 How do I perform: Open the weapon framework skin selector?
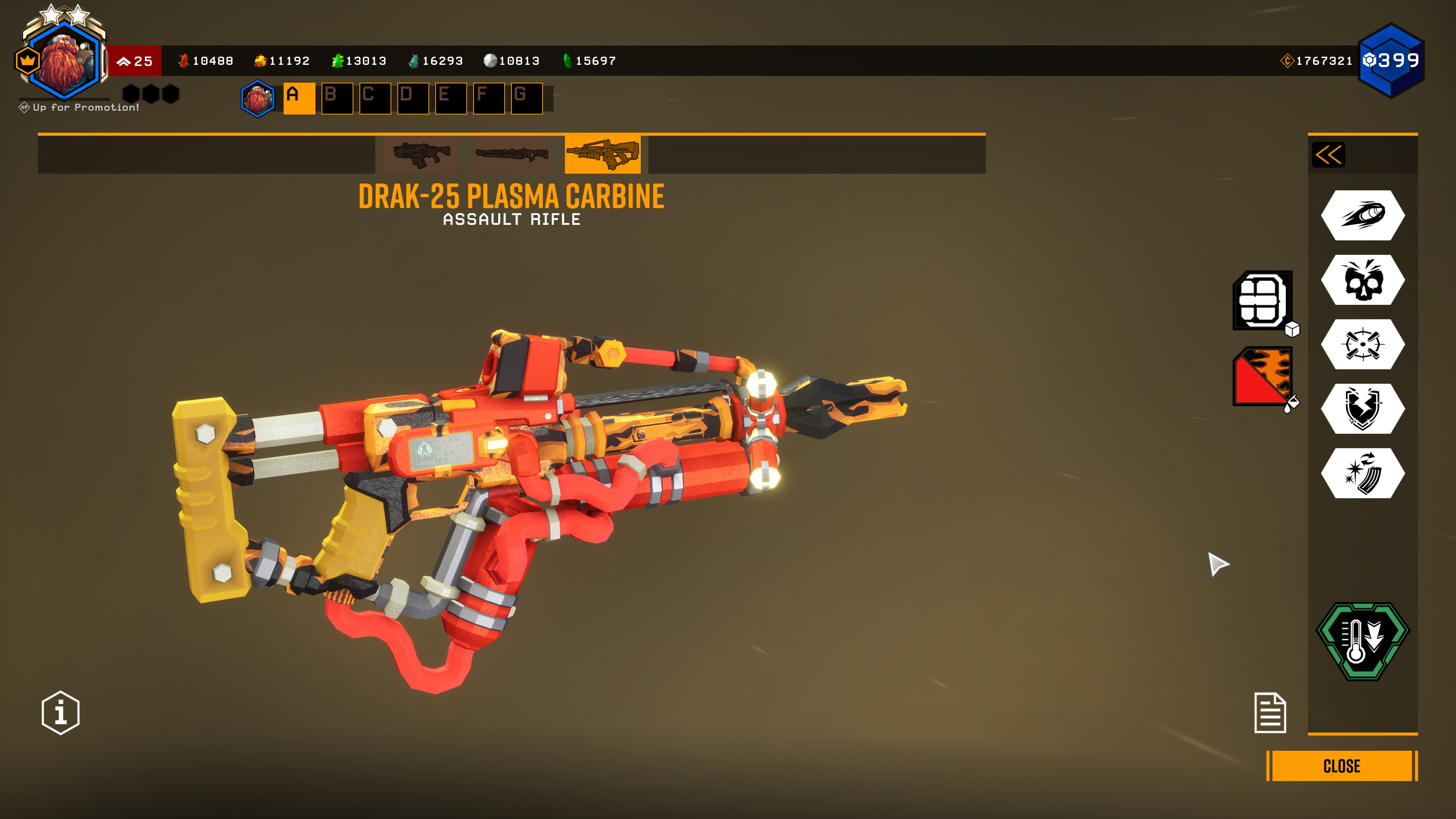(1263, 300)
